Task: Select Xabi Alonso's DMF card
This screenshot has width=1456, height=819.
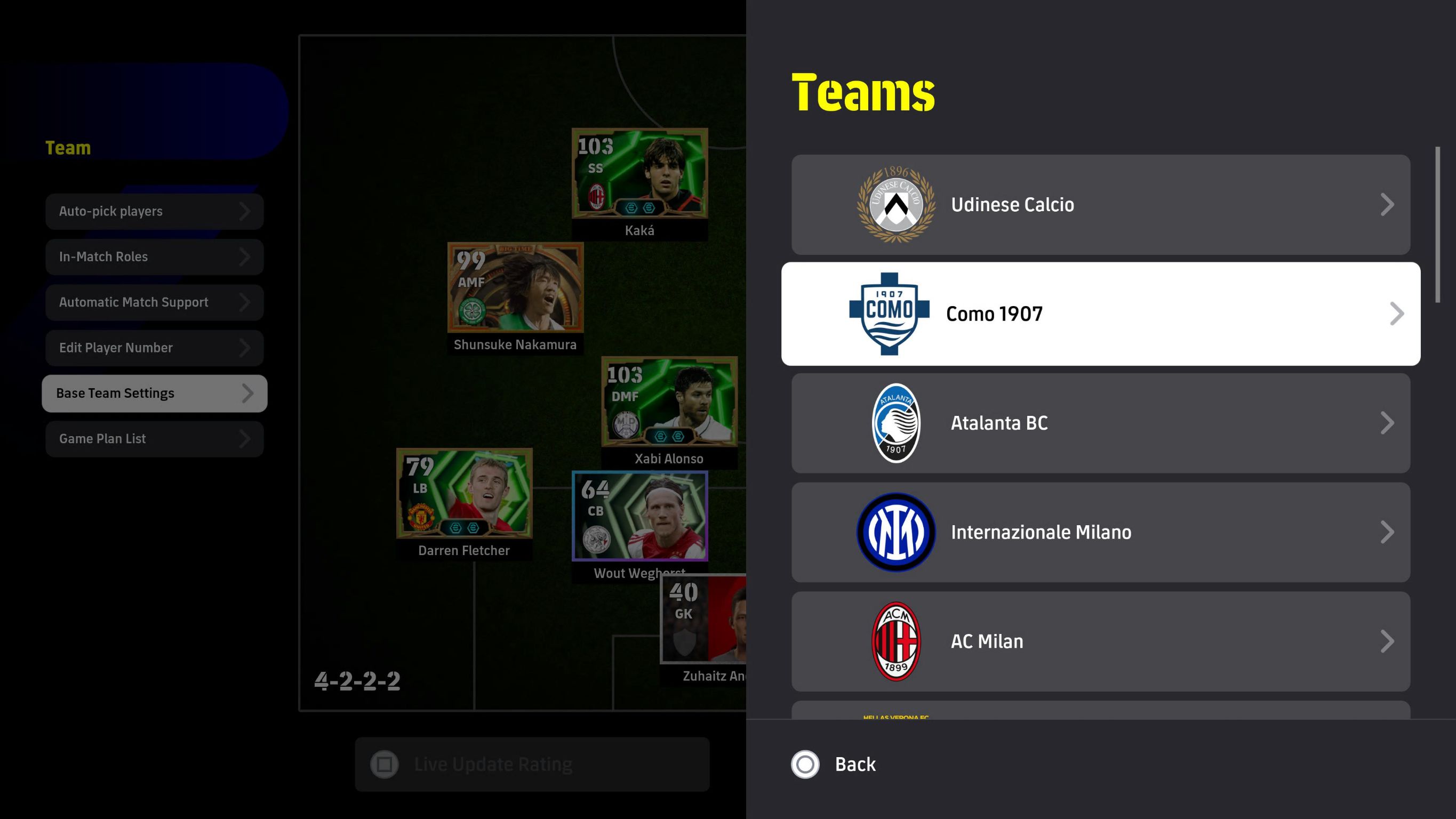Action: pyautogui.click(x=669, y=402)
